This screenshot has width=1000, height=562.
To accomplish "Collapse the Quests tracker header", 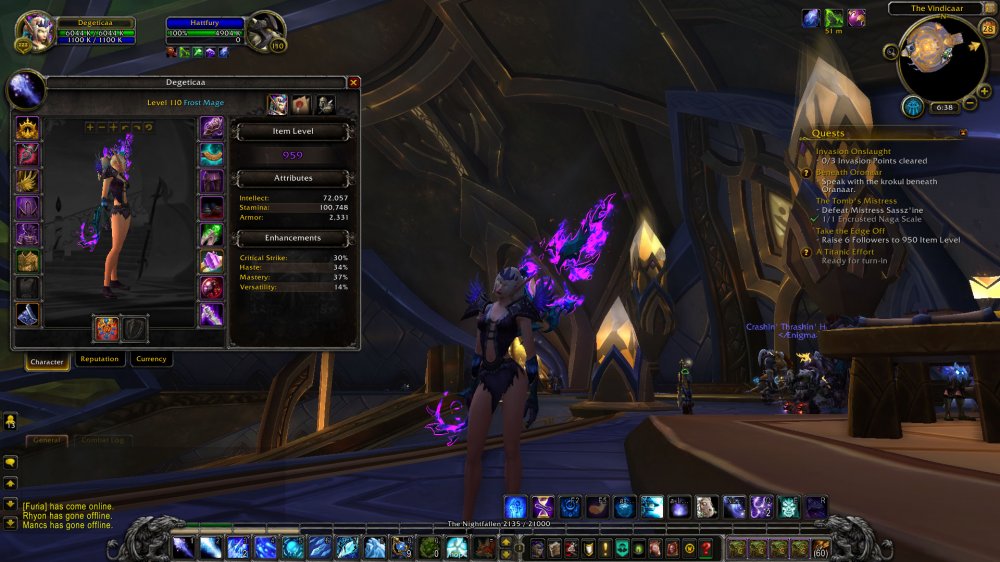I will click(963, 132).
